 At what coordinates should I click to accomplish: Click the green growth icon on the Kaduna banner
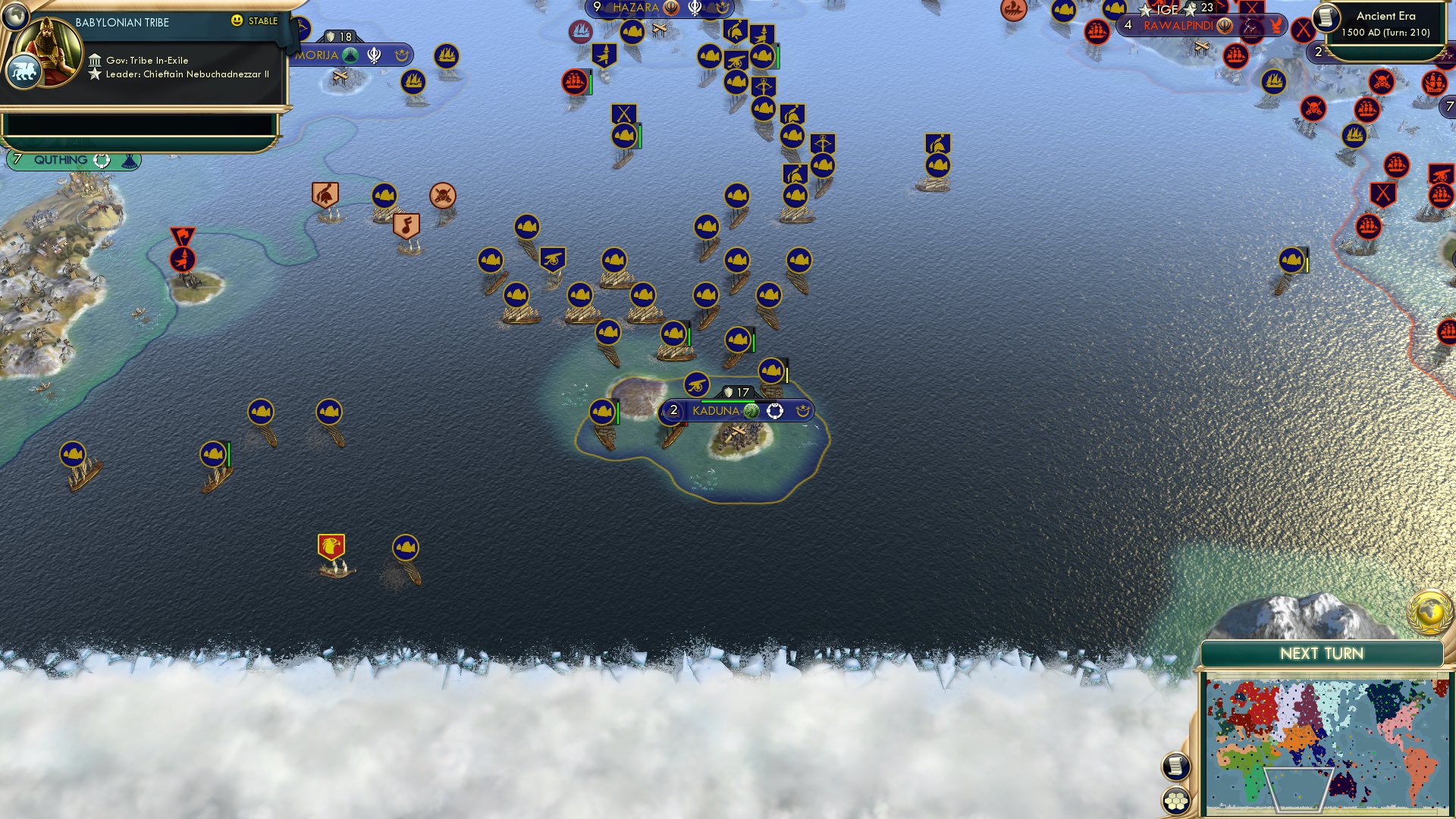[x=751, y=412]
